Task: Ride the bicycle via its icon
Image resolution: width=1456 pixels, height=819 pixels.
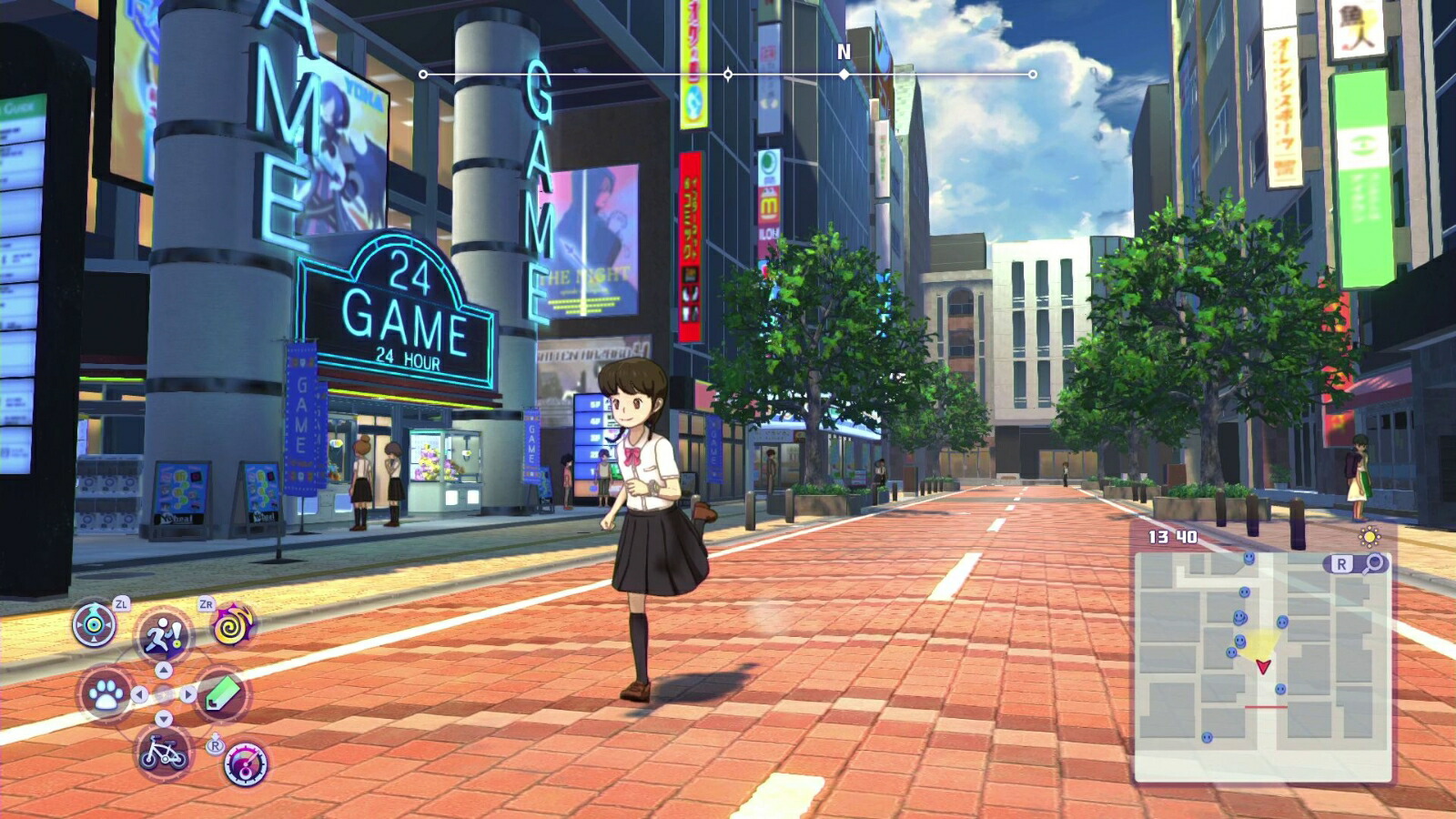Action: 164,753
